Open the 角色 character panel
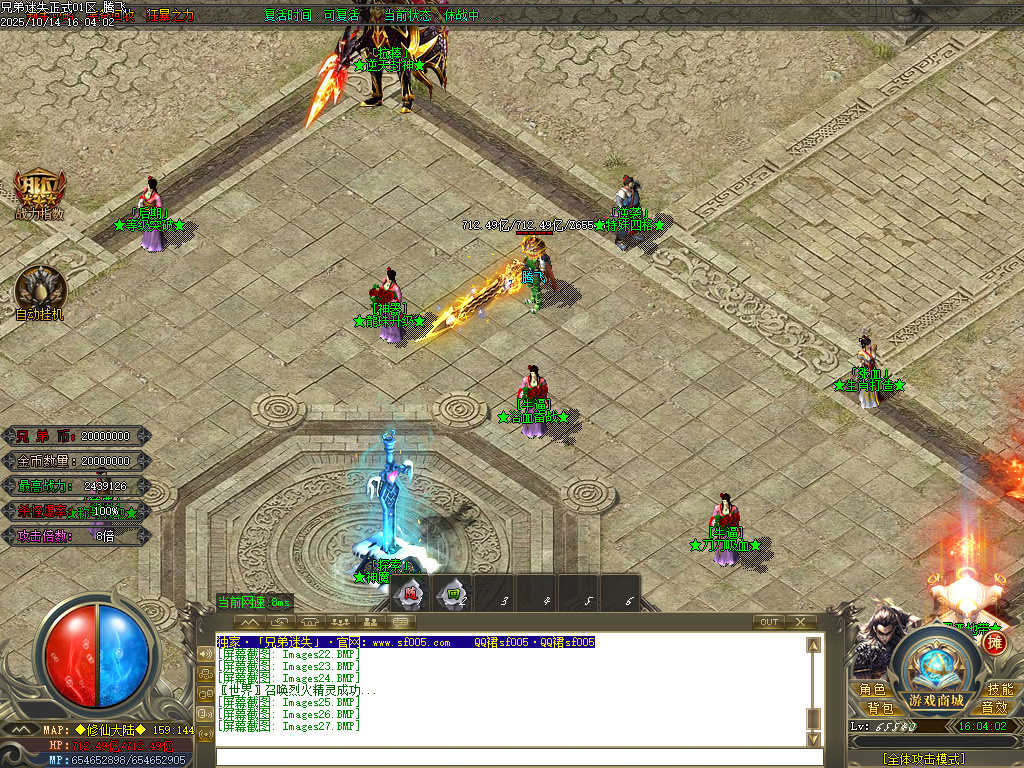Image resolution: width=1024 pixels, height=768 pixels. pyautogui.click(x=872, y=690)
